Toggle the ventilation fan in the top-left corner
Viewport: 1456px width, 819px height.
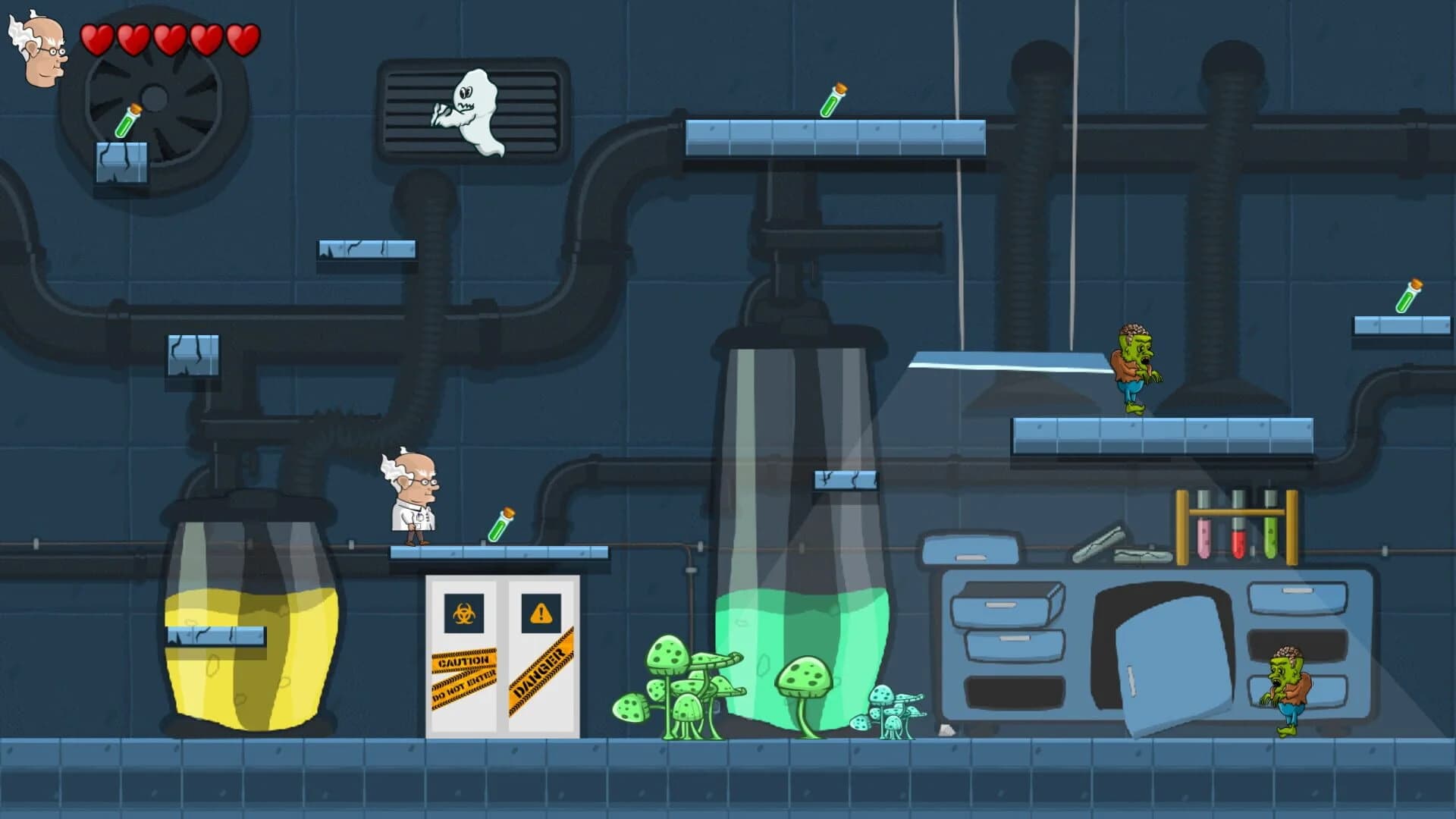(x=154, y=99)
